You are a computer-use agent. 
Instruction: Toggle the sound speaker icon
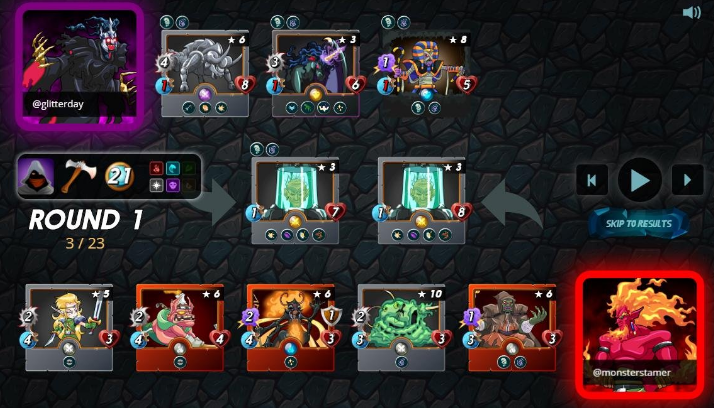(691, 13)
